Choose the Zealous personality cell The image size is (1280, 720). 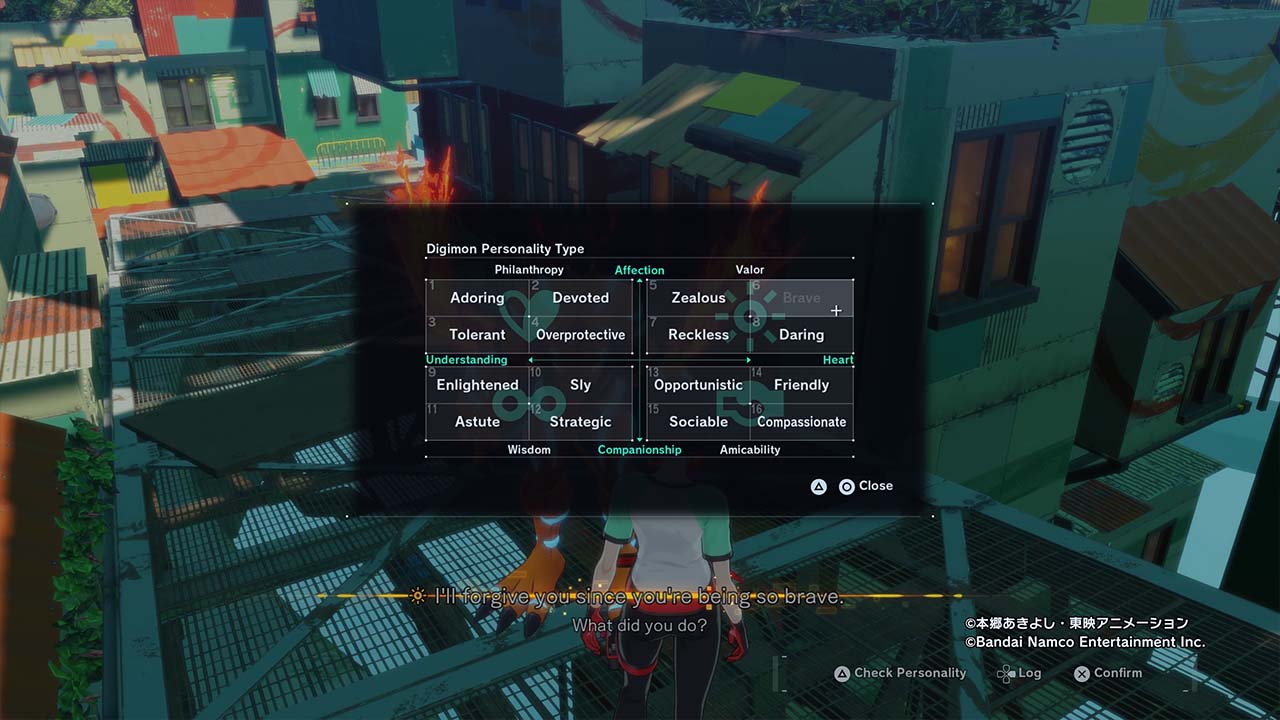click(x=698, y=298)
